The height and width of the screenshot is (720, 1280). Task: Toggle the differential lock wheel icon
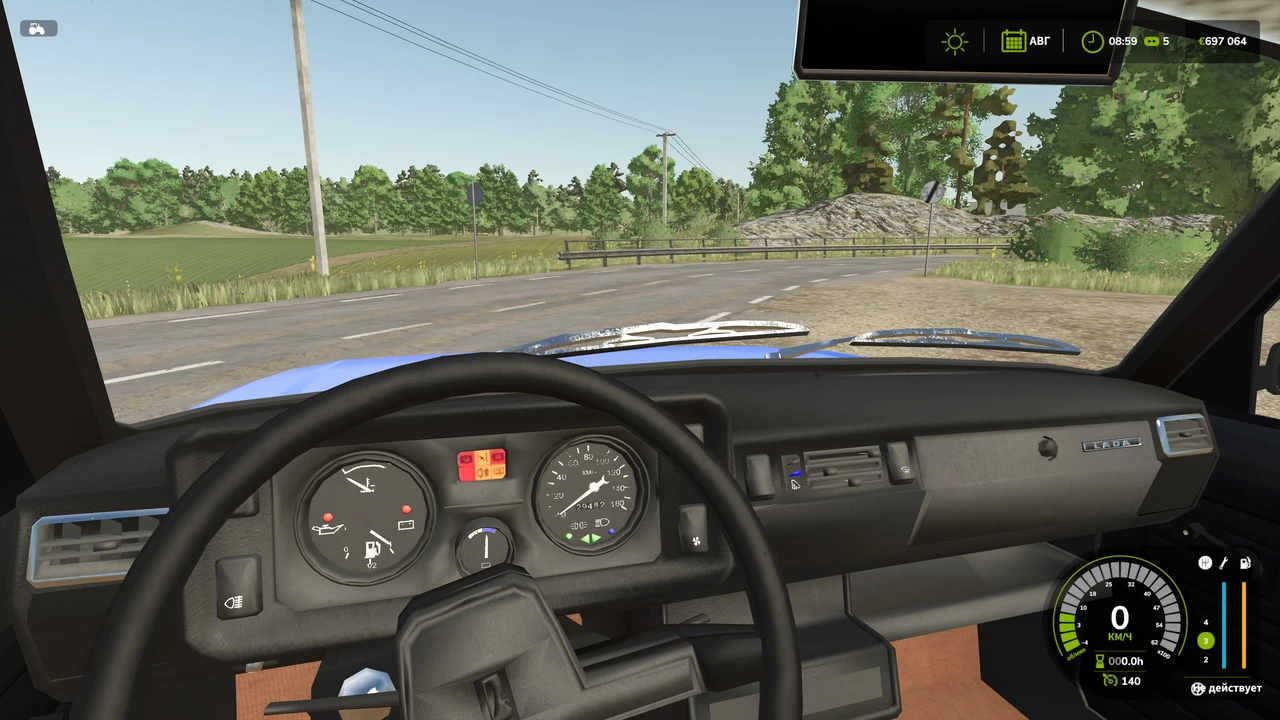pyautogui.click(x=1197, y=688)
